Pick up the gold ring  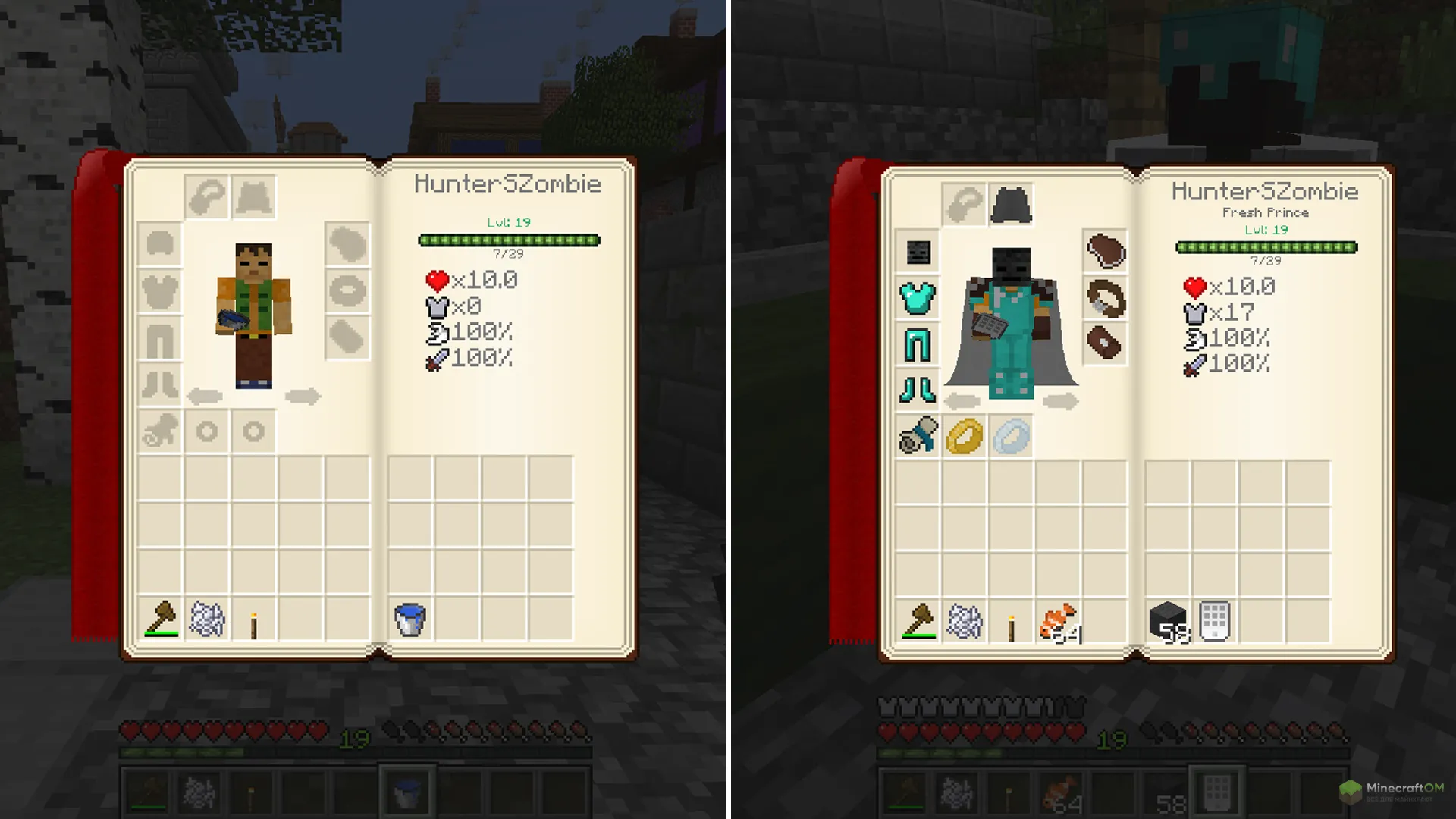click(x=965, y=437)
